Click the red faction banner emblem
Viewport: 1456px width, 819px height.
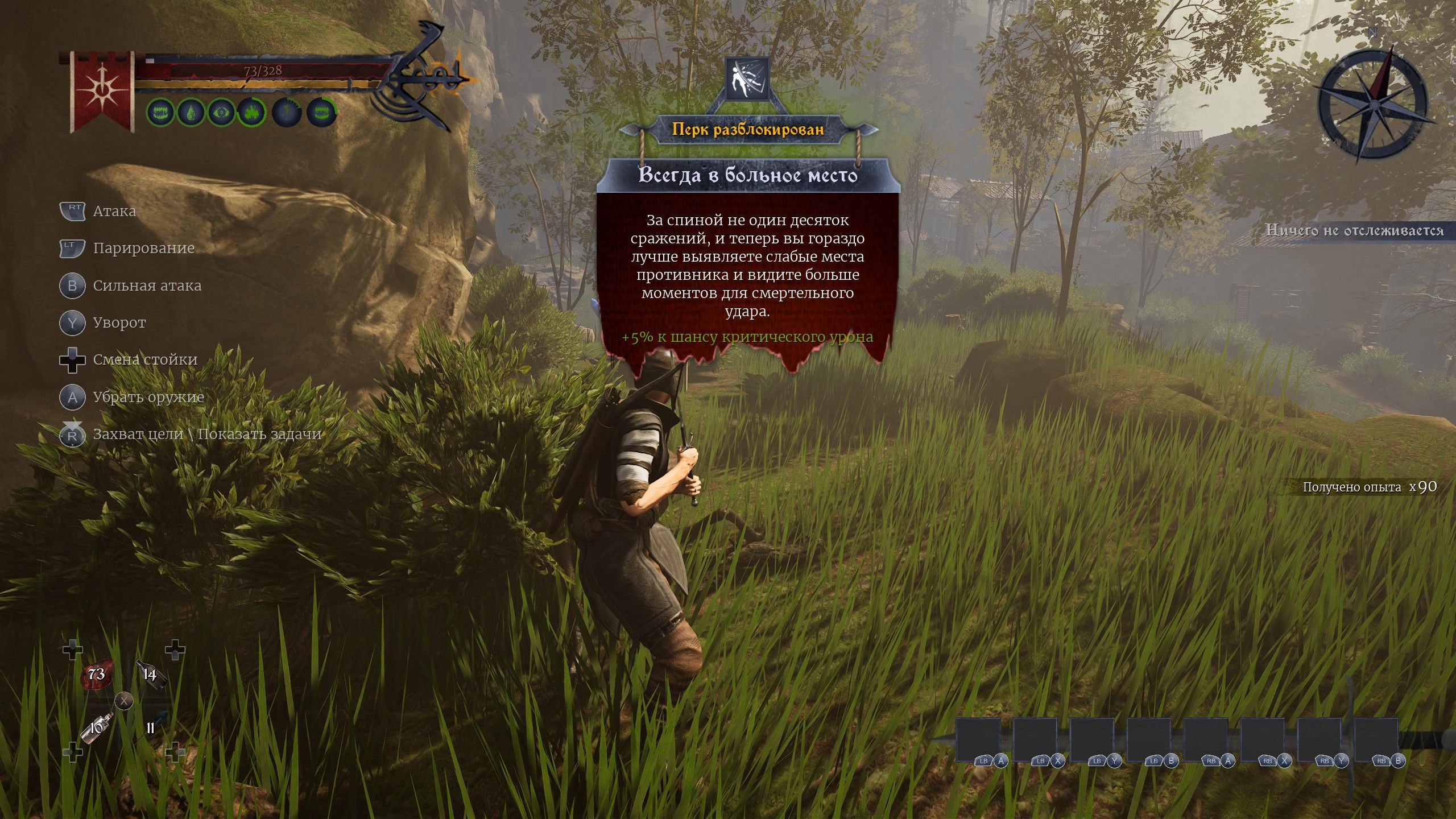tap(102, 91)
